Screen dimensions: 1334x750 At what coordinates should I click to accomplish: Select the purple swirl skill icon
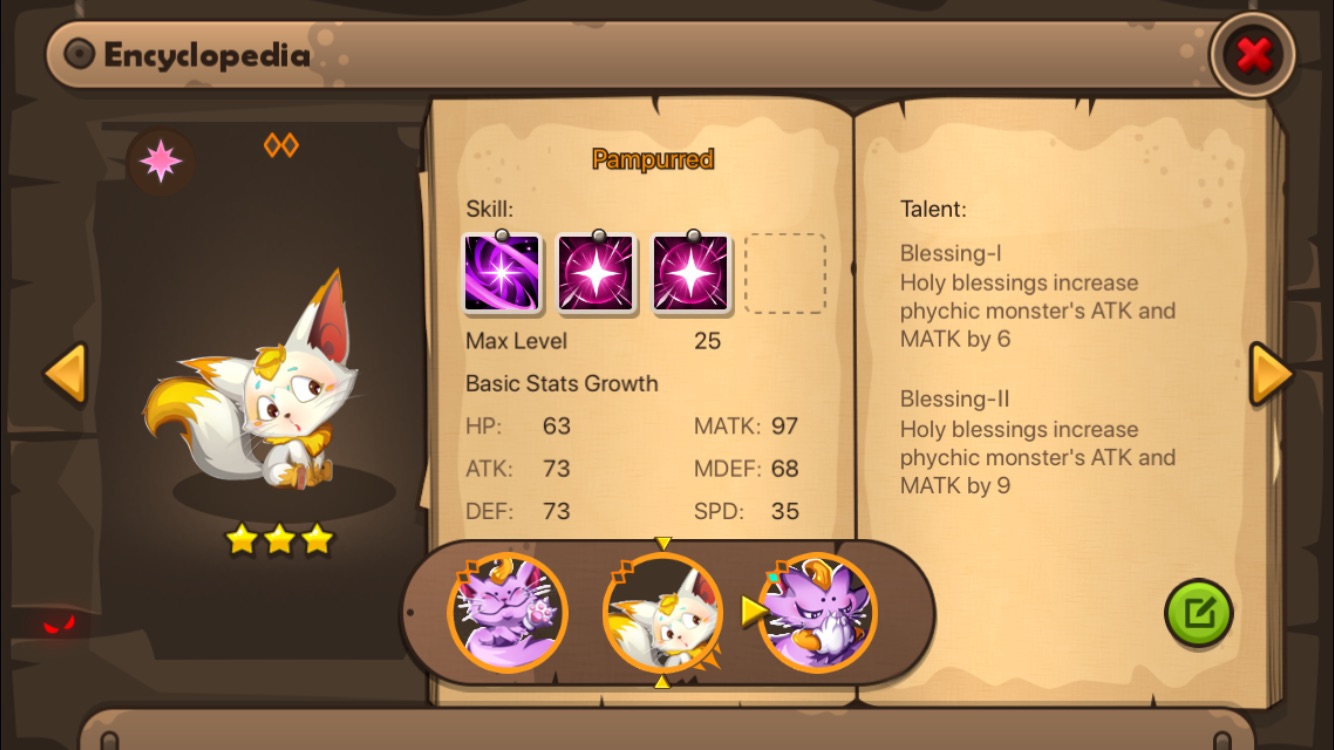[502, 273]
